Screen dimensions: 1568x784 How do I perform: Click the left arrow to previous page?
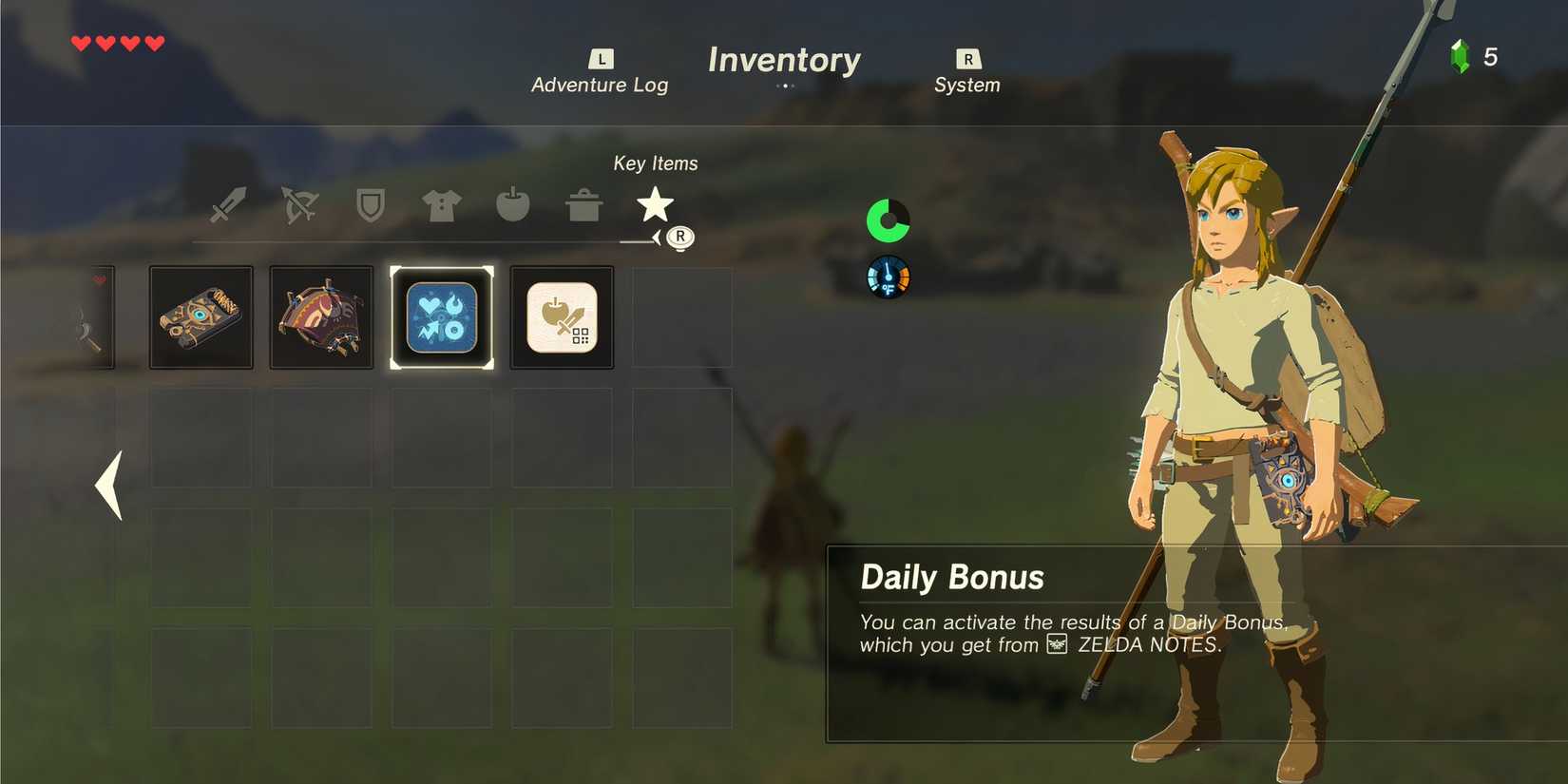pos(107,487)
